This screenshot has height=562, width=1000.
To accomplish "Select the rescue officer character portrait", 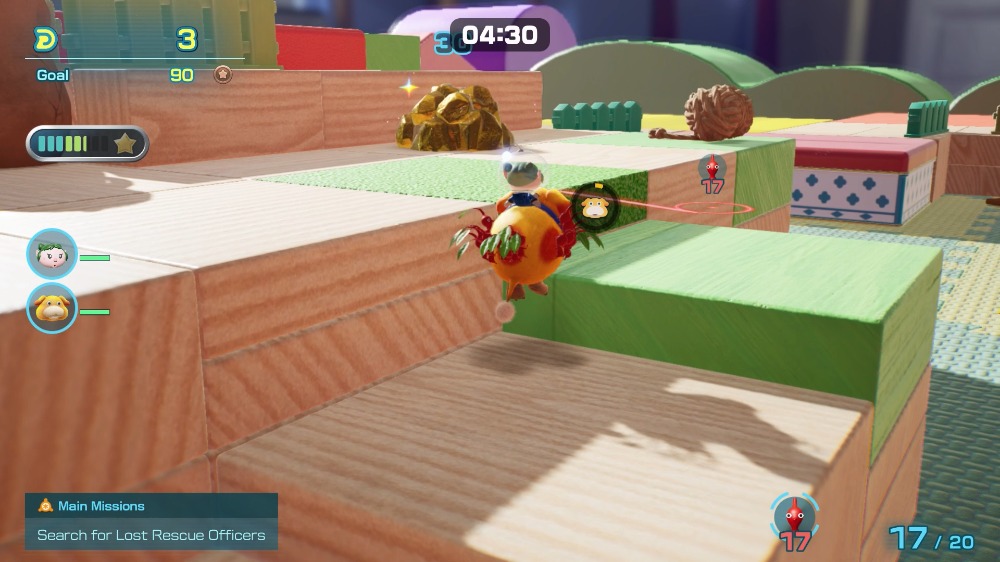I will tap(51, 254).
